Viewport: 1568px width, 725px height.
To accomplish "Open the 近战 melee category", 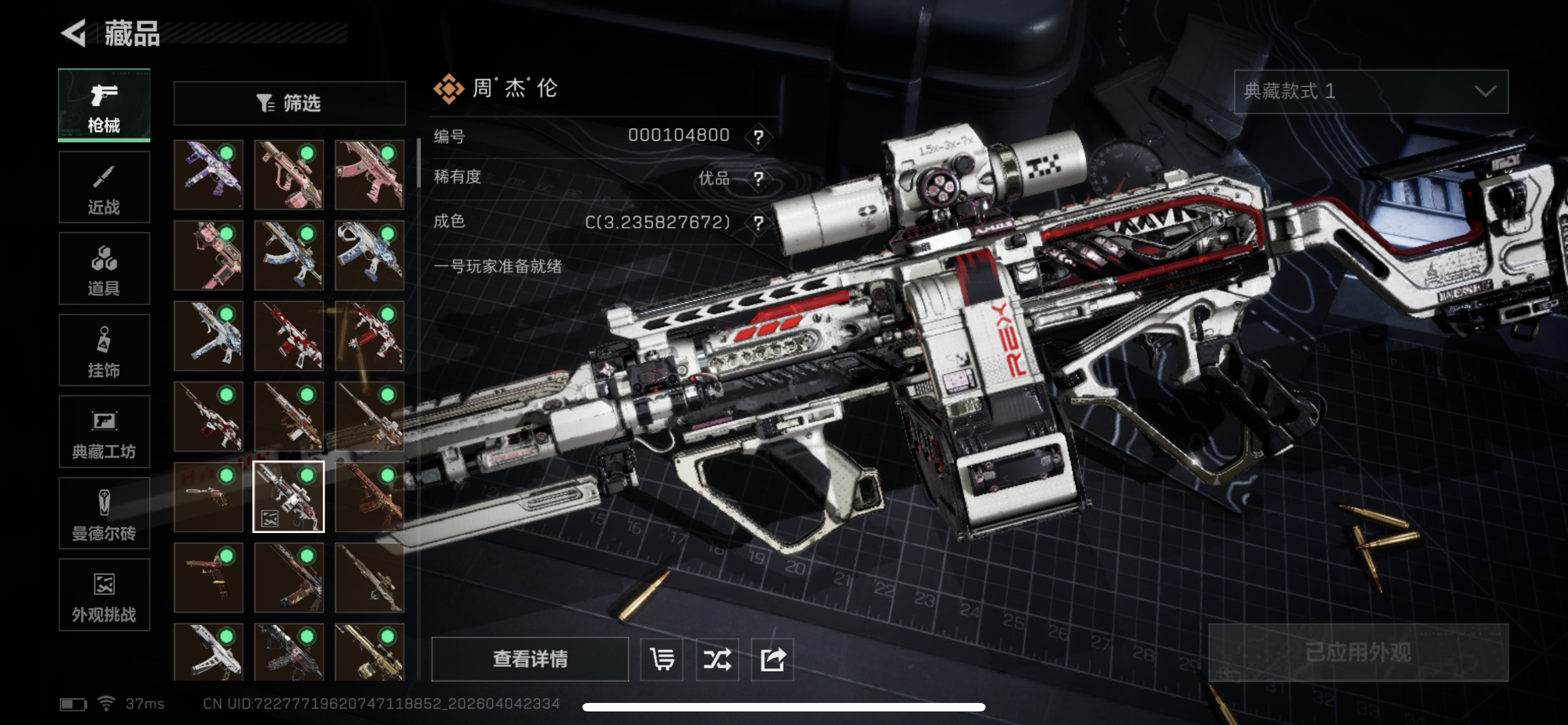I will click(x=104, y=187).
